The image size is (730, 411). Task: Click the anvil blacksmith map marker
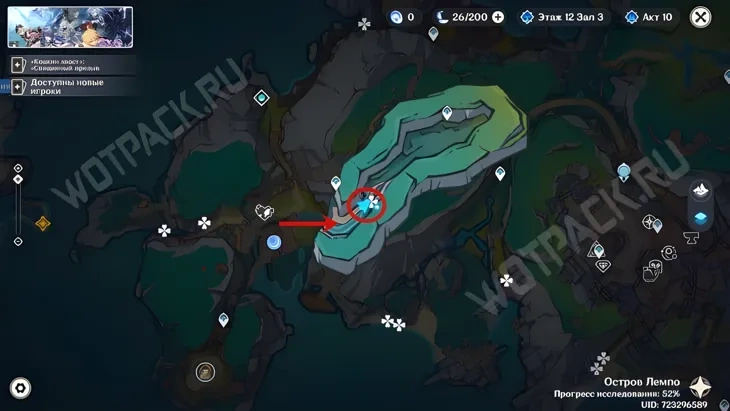691,237
